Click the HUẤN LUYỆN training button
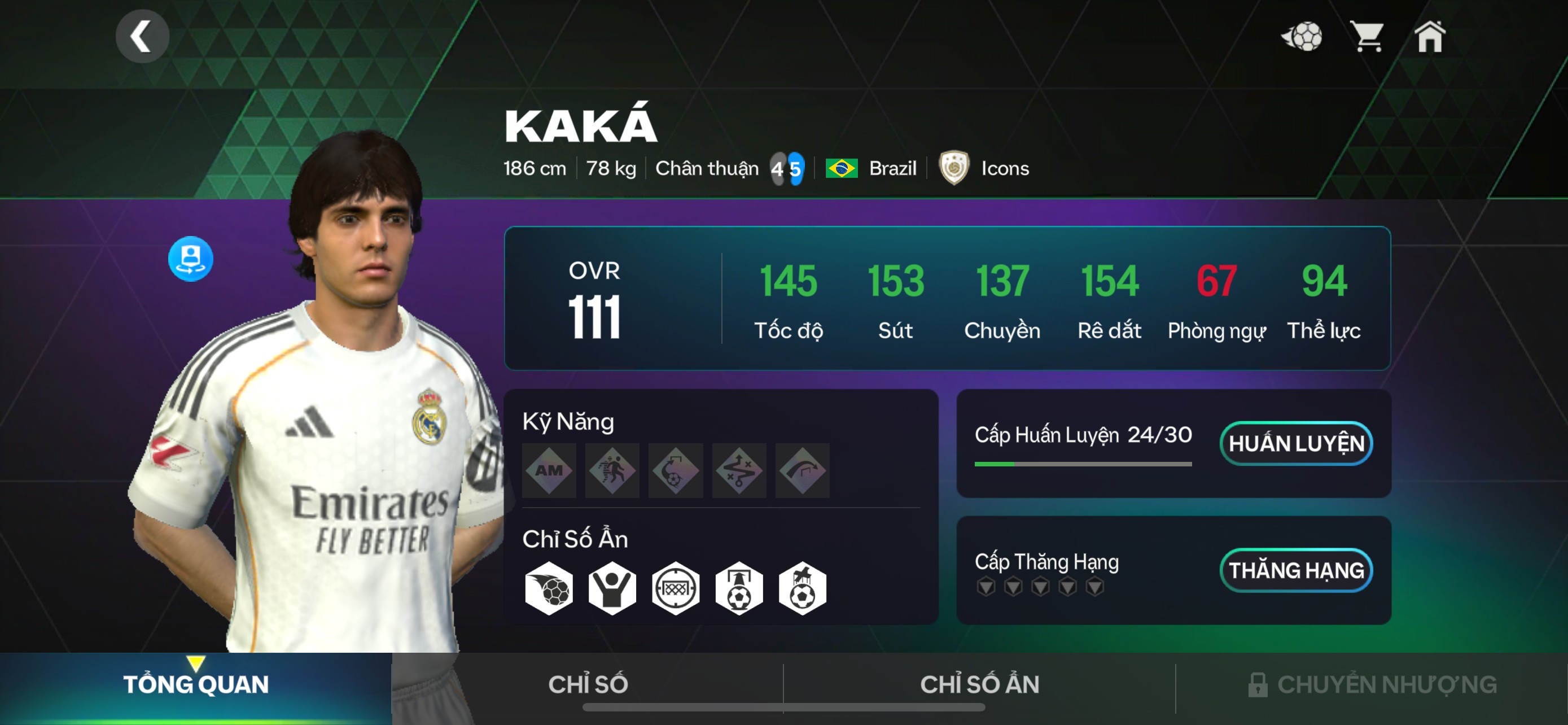This screenshot has width=1568, height=725. pyautogui.click(x=1296, y=443)
